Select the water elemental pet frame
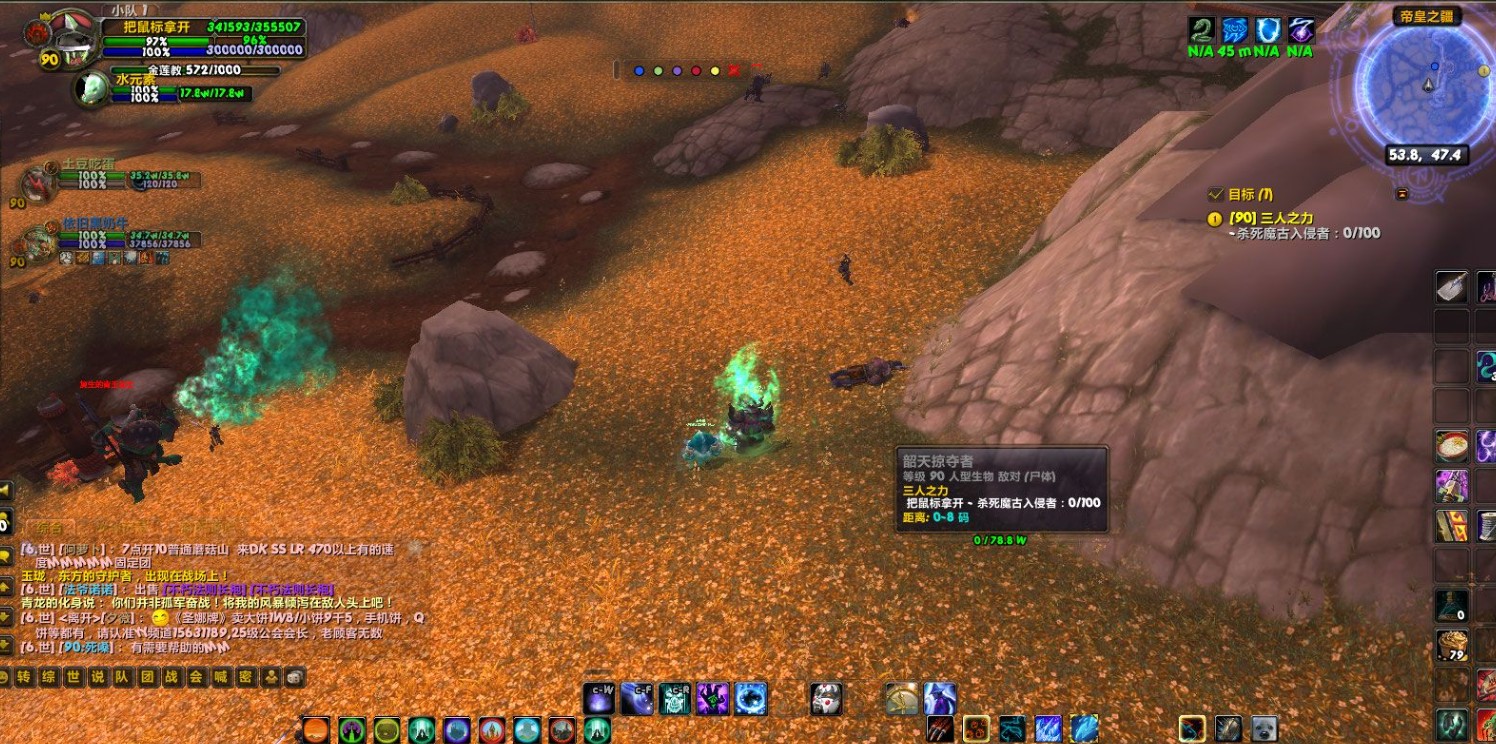The image size is (1496, 744). [x=94, y=87]
